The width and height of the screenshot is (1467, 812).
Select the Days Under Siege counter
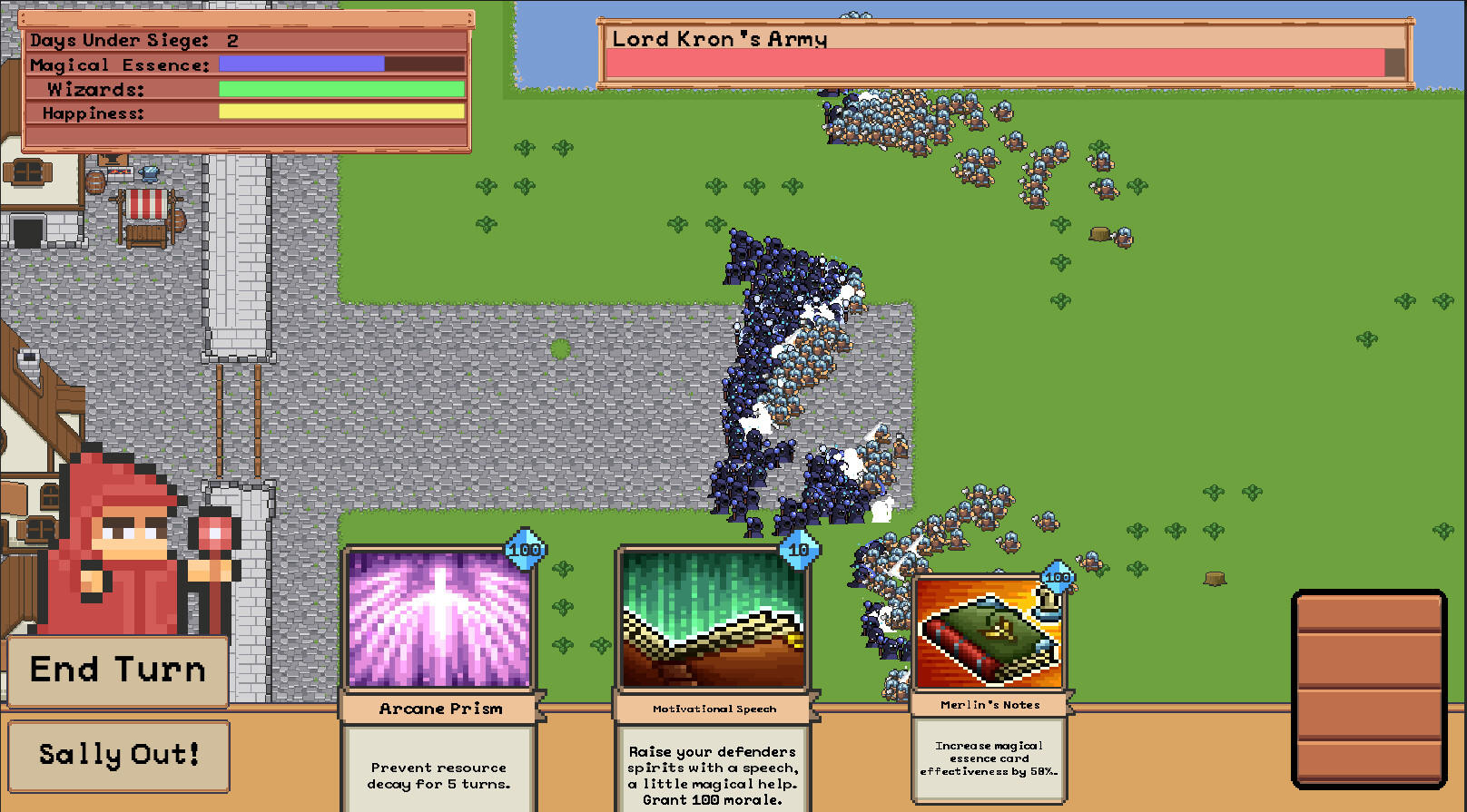(x=124, y=40)
